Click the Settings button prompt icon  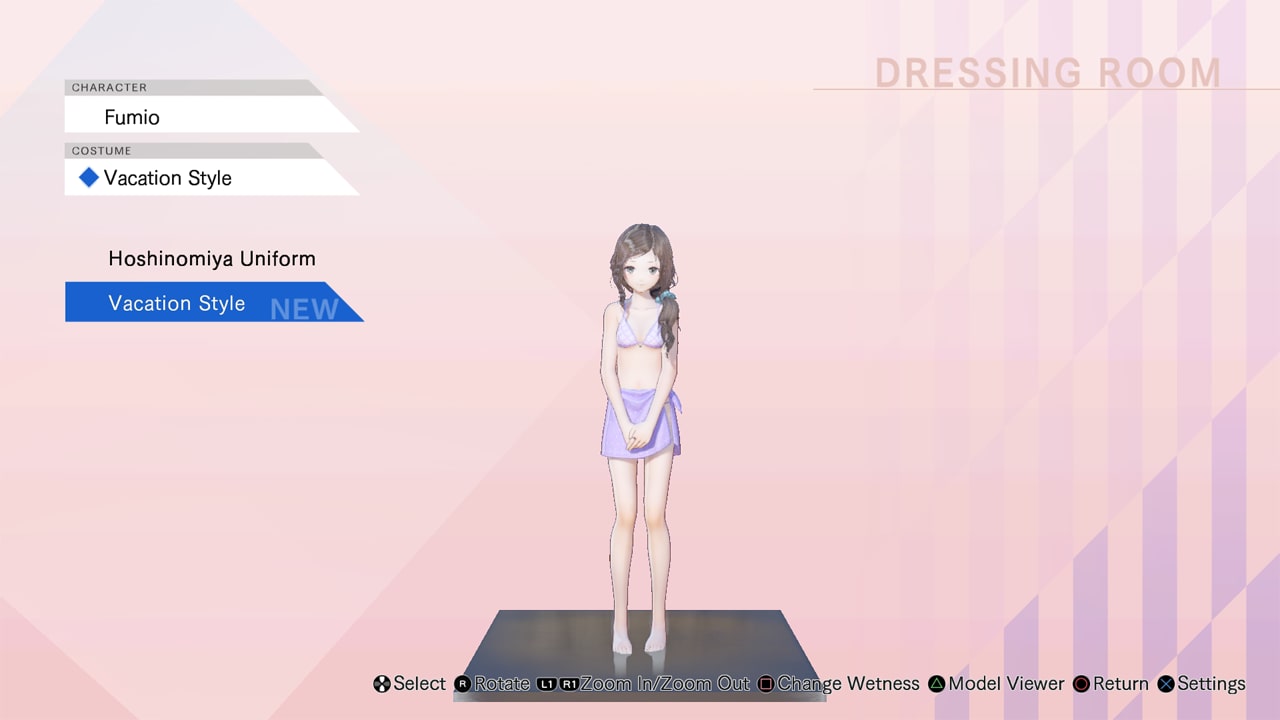coord(1165,684)
